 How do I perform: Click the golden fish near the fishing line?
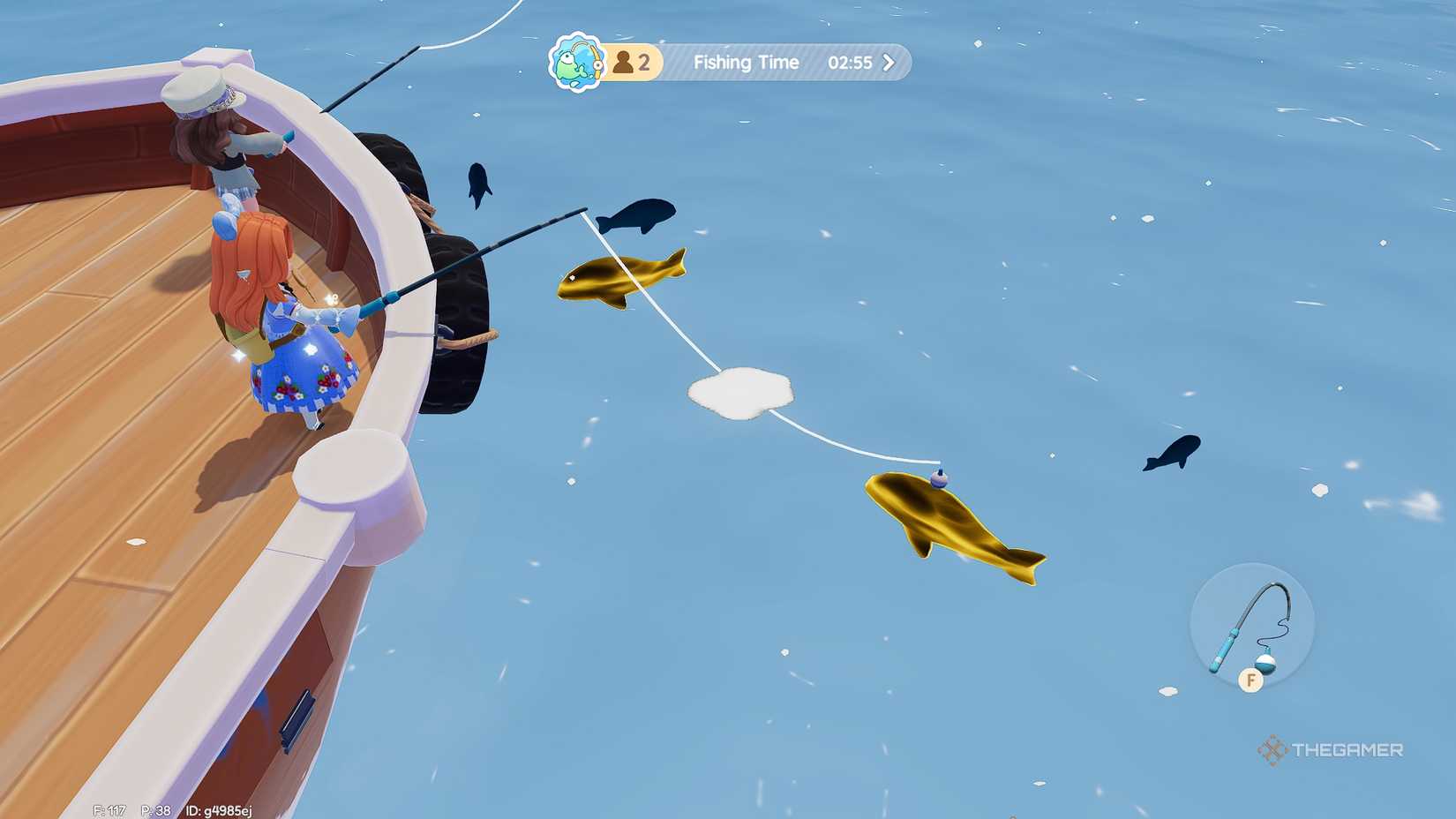coord(620,279)
